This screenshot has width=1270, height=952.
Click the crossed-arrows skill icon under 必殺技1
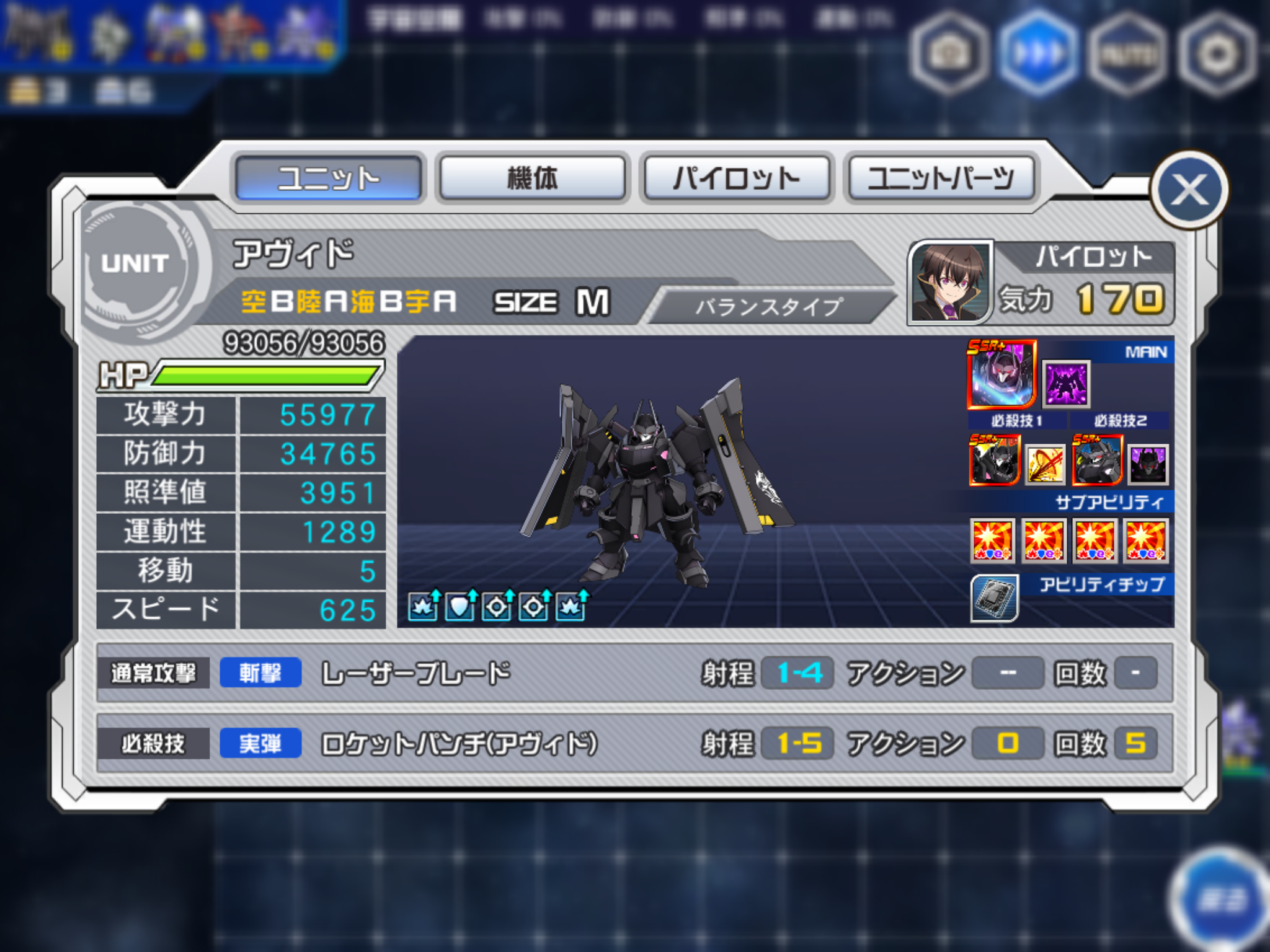tap(1045, 464)
